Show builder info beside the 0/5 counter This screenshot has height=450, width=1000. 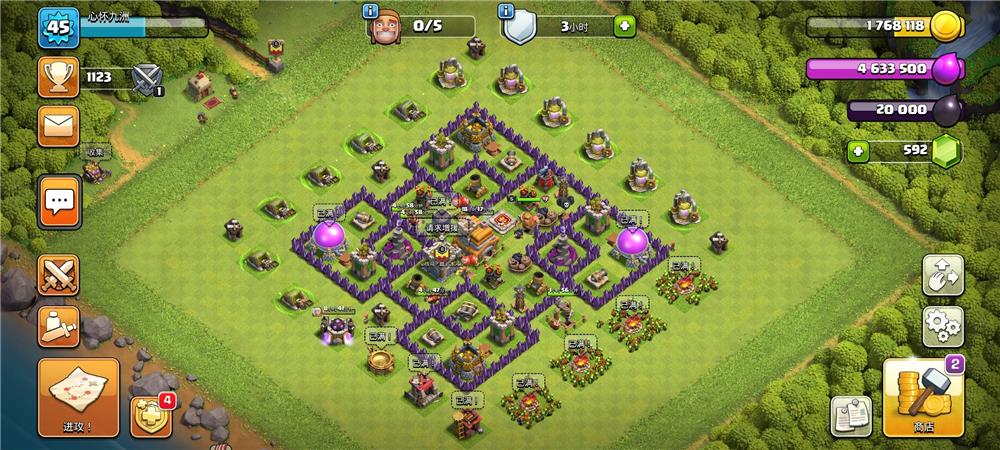[x=372, y=13]
